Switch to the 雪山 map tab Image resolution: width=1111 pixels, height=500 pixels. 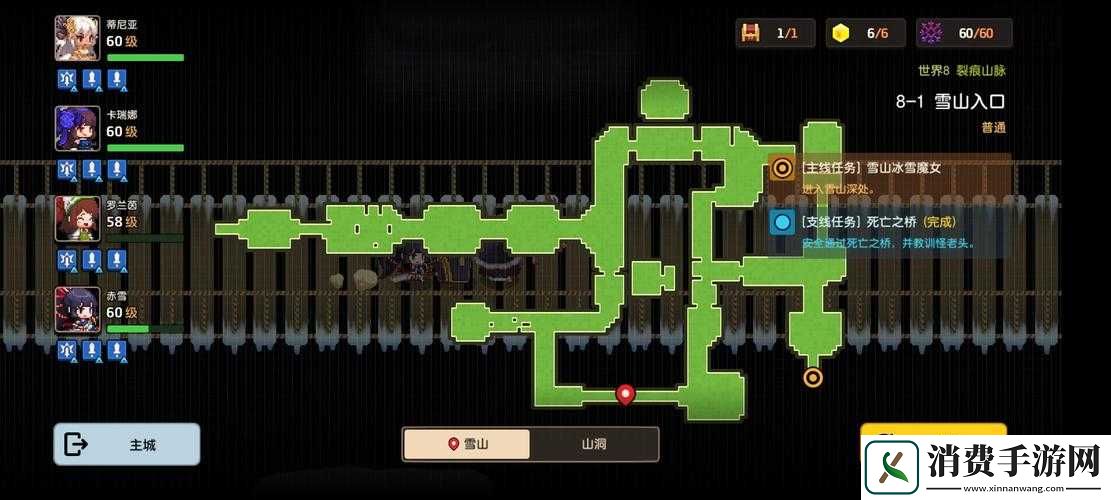coord(467,444)
